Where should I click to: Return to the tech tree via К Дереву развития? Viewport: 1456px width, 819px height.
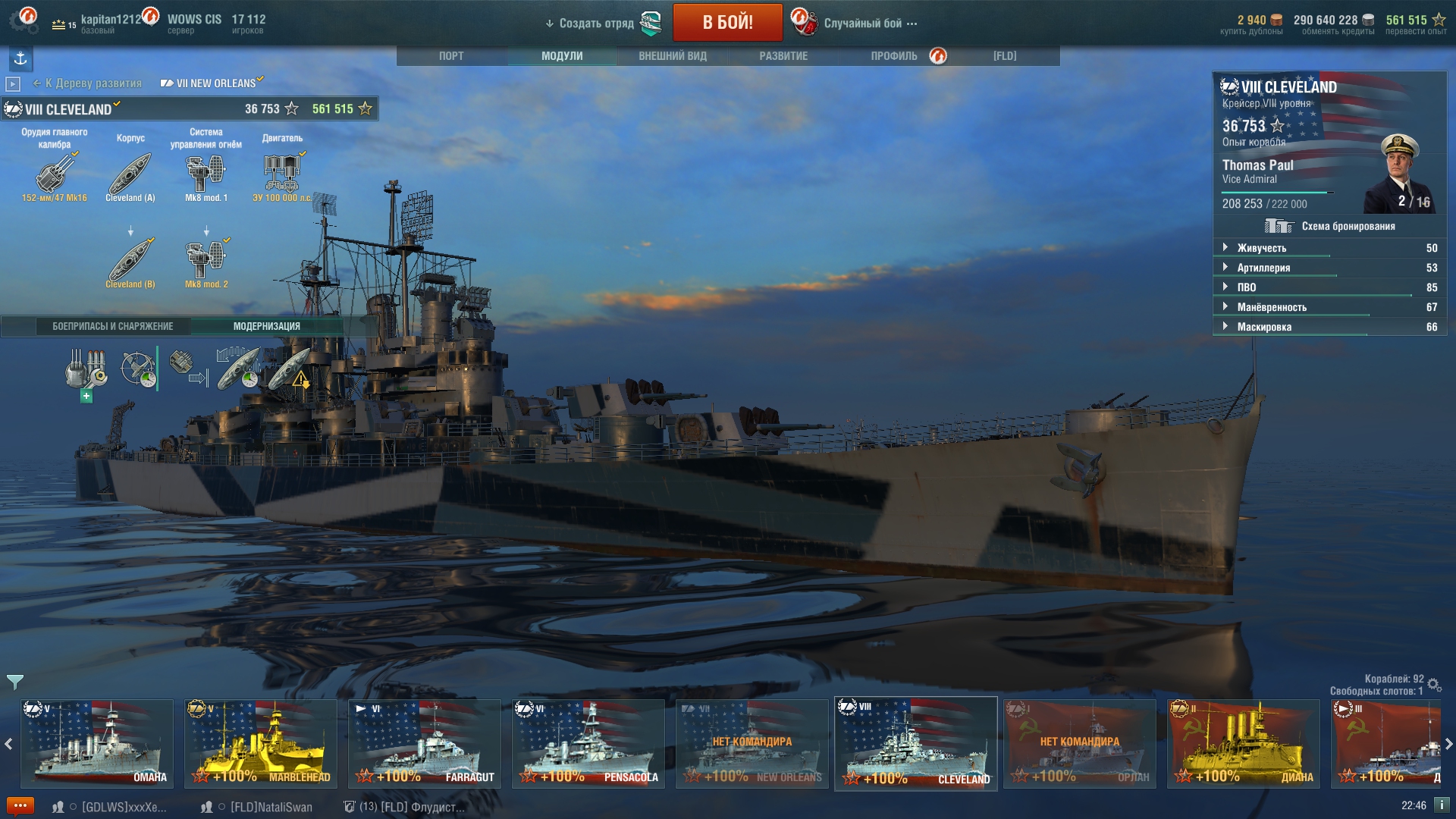pyautogui.click(x=93, y=83)
